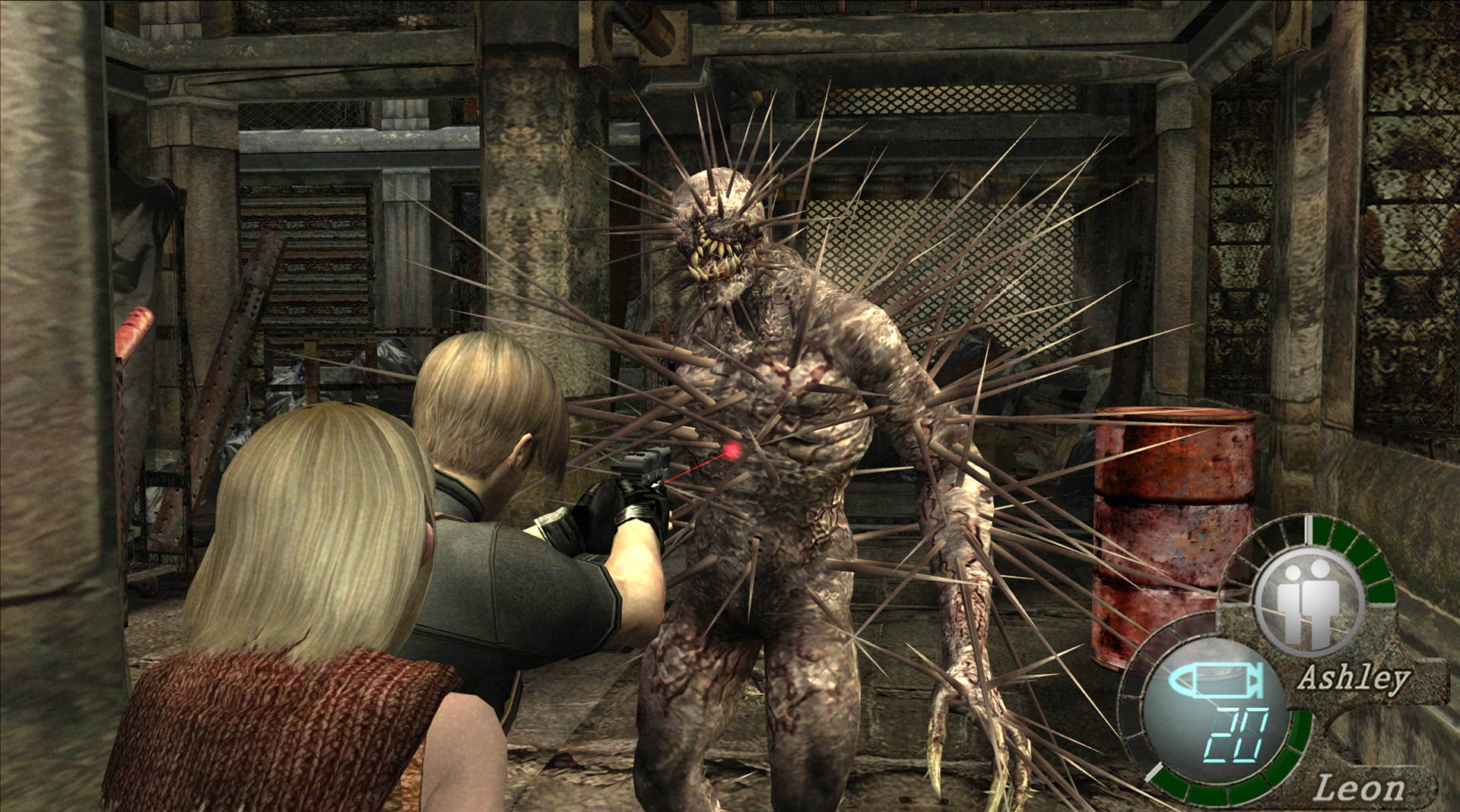This screenshot has height=812, width=1460.
Task: Toggle the white notch marker atop Ashley's health ring
Action: coord(1309,528)
